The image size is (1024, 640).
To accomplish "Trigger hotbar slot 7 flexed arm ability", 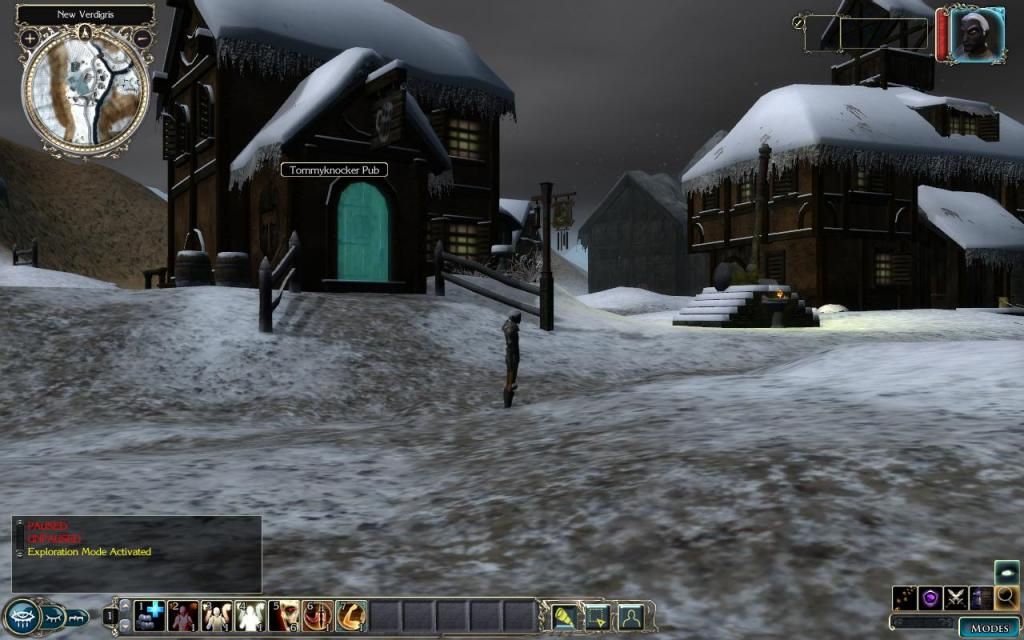I will pyautogui.click(x=351, y=615).
